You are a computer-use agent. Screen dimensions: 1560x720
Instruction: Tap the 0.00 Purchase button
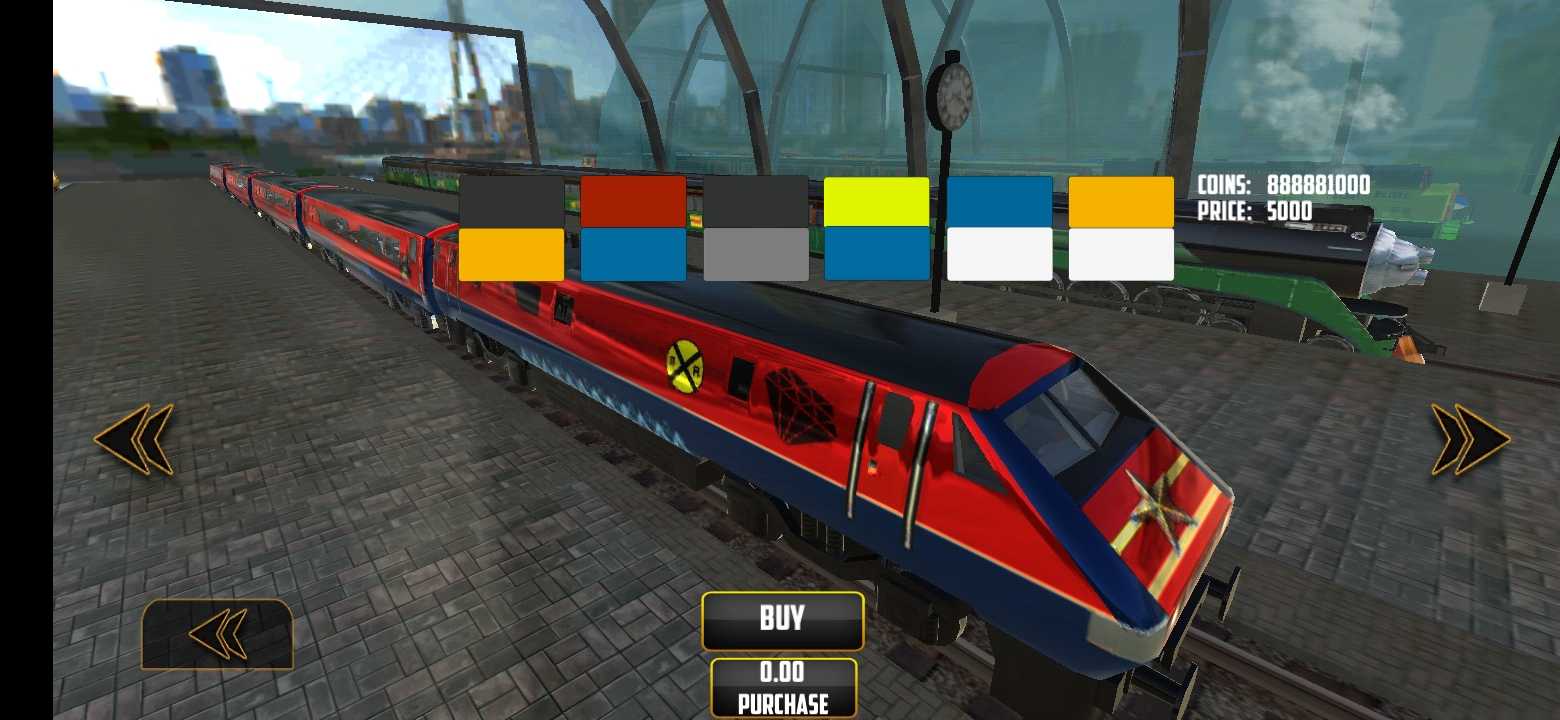coord(783,688)
